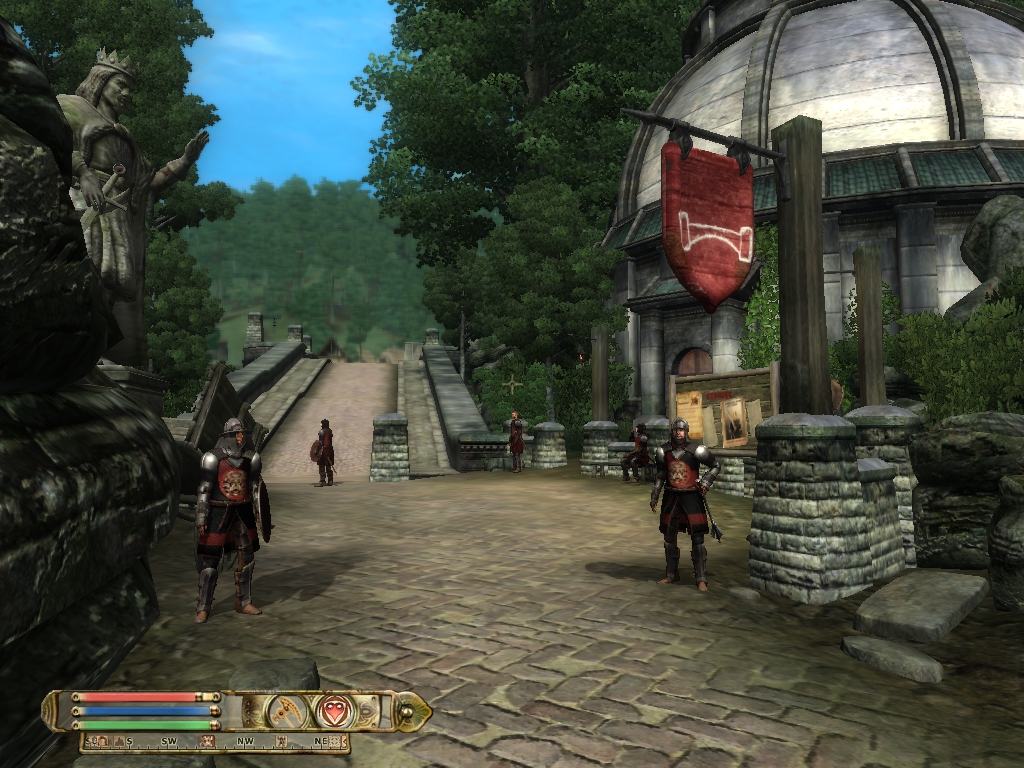
Task: Select the equipped weapon icon
Action: point(288,711)
